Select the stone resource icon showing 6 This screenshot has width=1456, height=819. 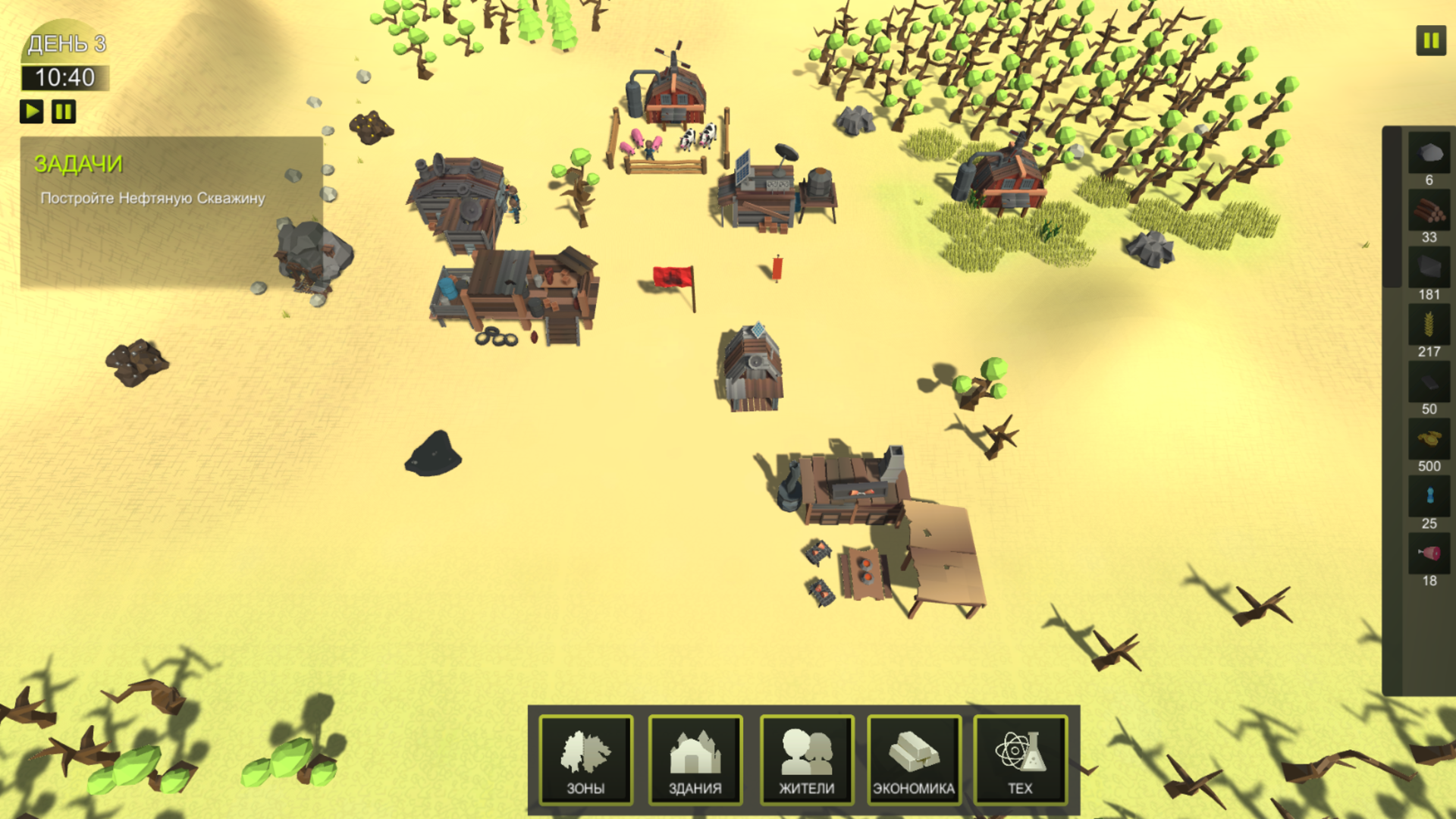pyautogui.click(x=1429, y=155)
